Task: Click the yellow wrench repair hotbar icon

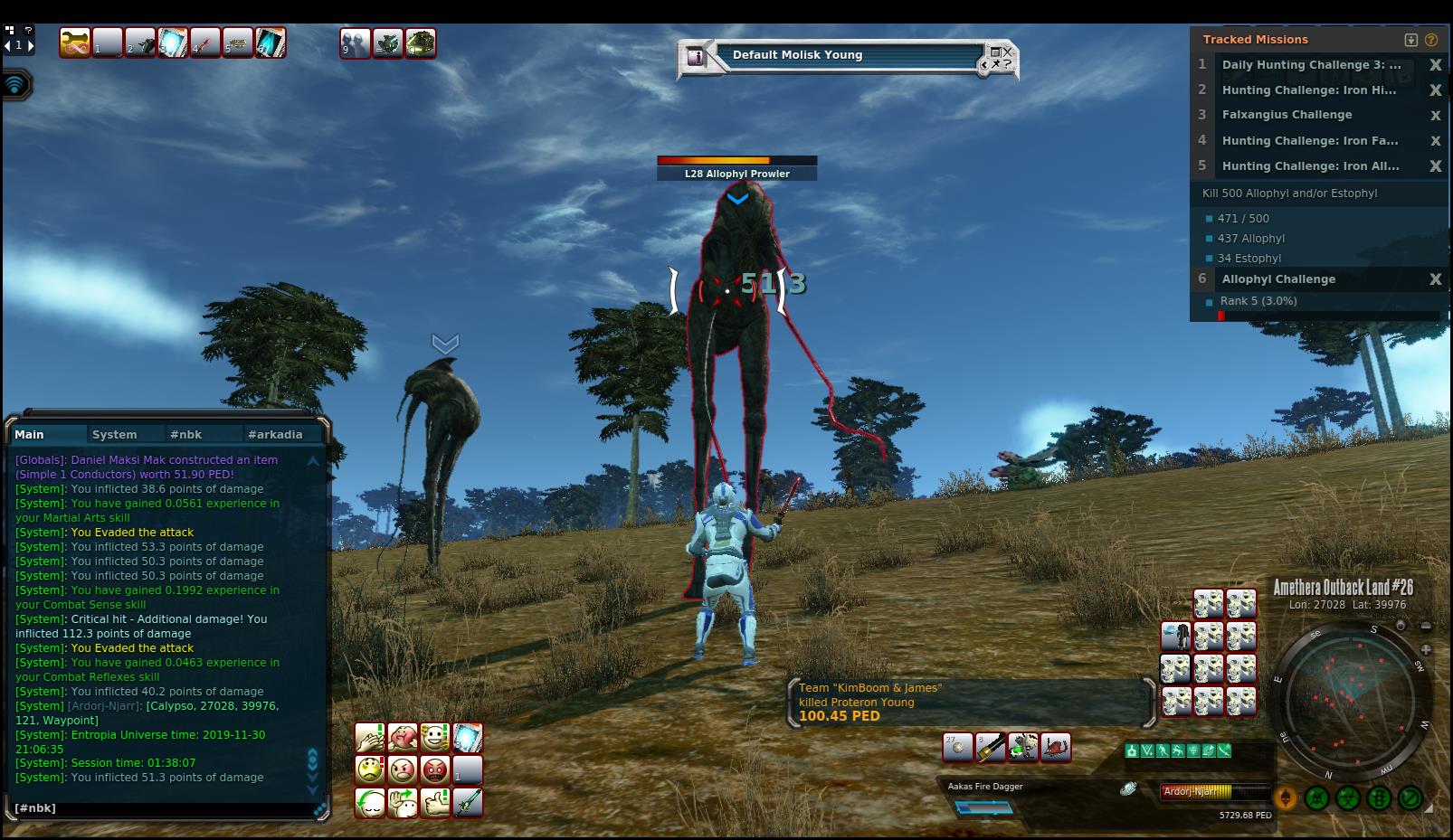Action: tap(75, 42)
